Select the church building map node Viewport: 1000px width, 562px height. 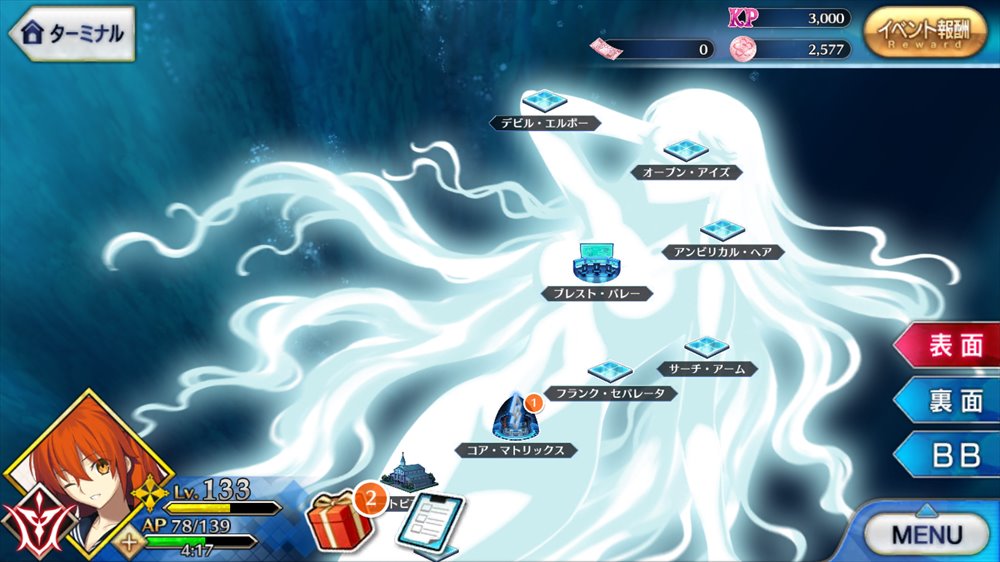click(408, 470)
